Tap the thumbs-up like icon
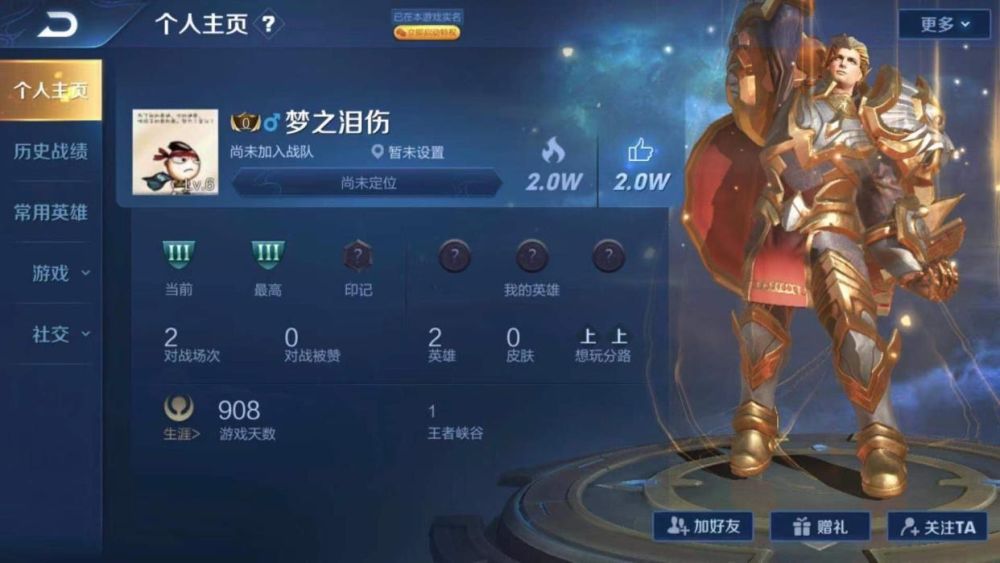The height and width of the screenshot is (563, 1000). pos(640,151)
